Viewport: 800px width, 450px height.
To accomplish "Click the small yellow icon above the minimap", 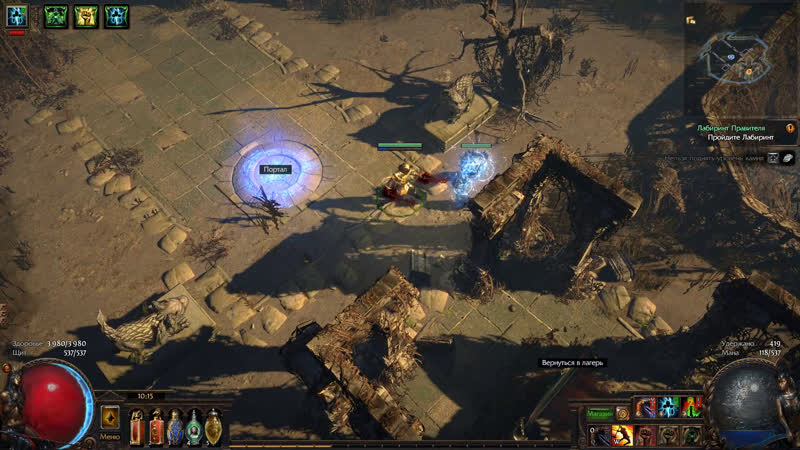I will click(690, 20).
